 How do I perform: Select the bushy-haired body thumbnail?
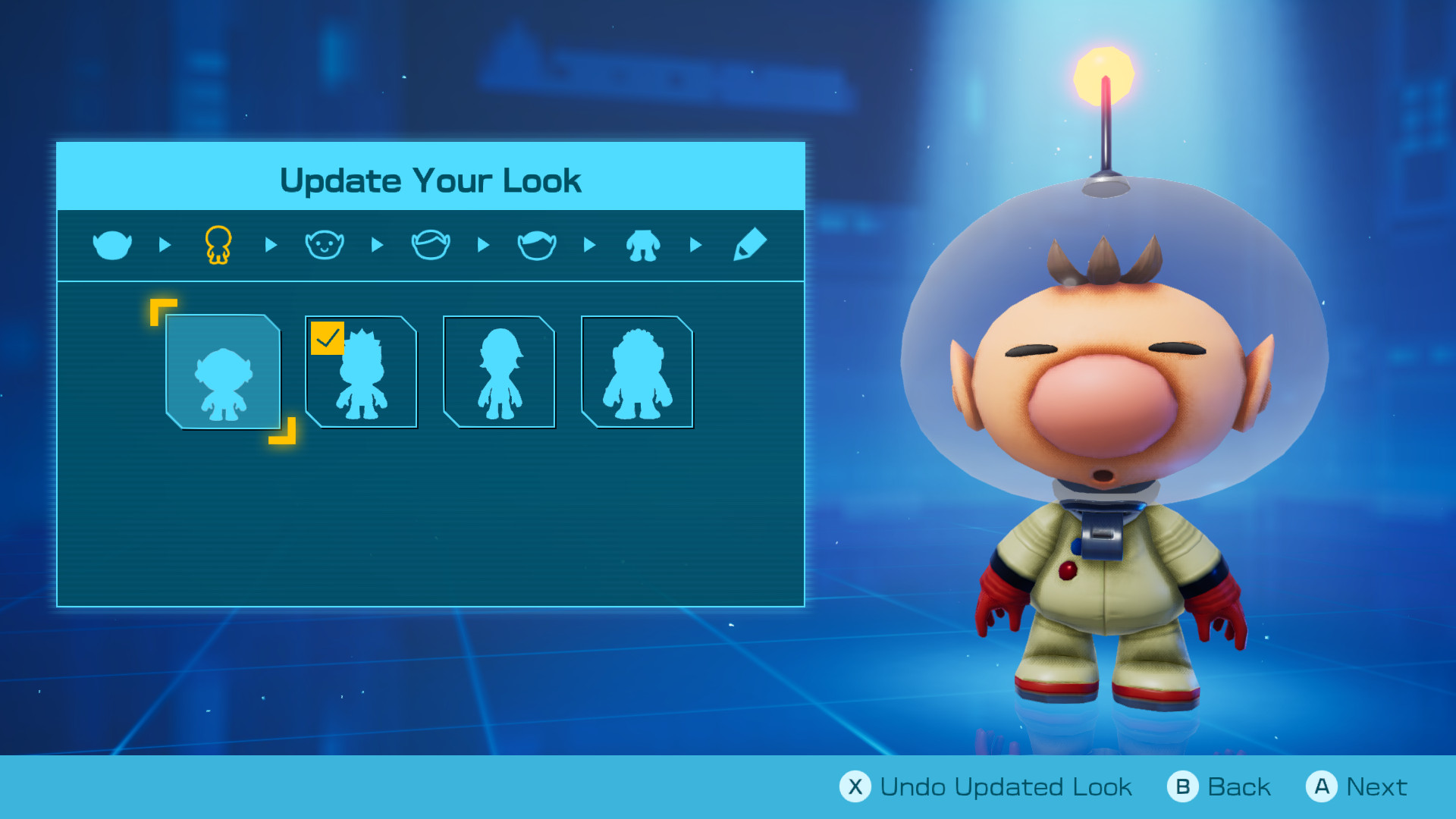click(637, 372)
